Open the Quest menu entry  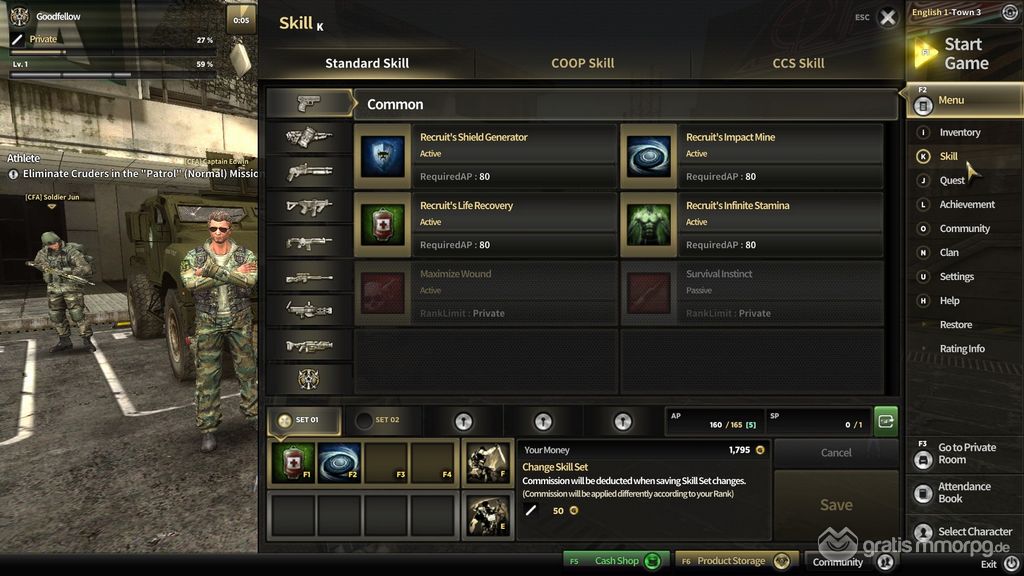(x=951, y=181)
